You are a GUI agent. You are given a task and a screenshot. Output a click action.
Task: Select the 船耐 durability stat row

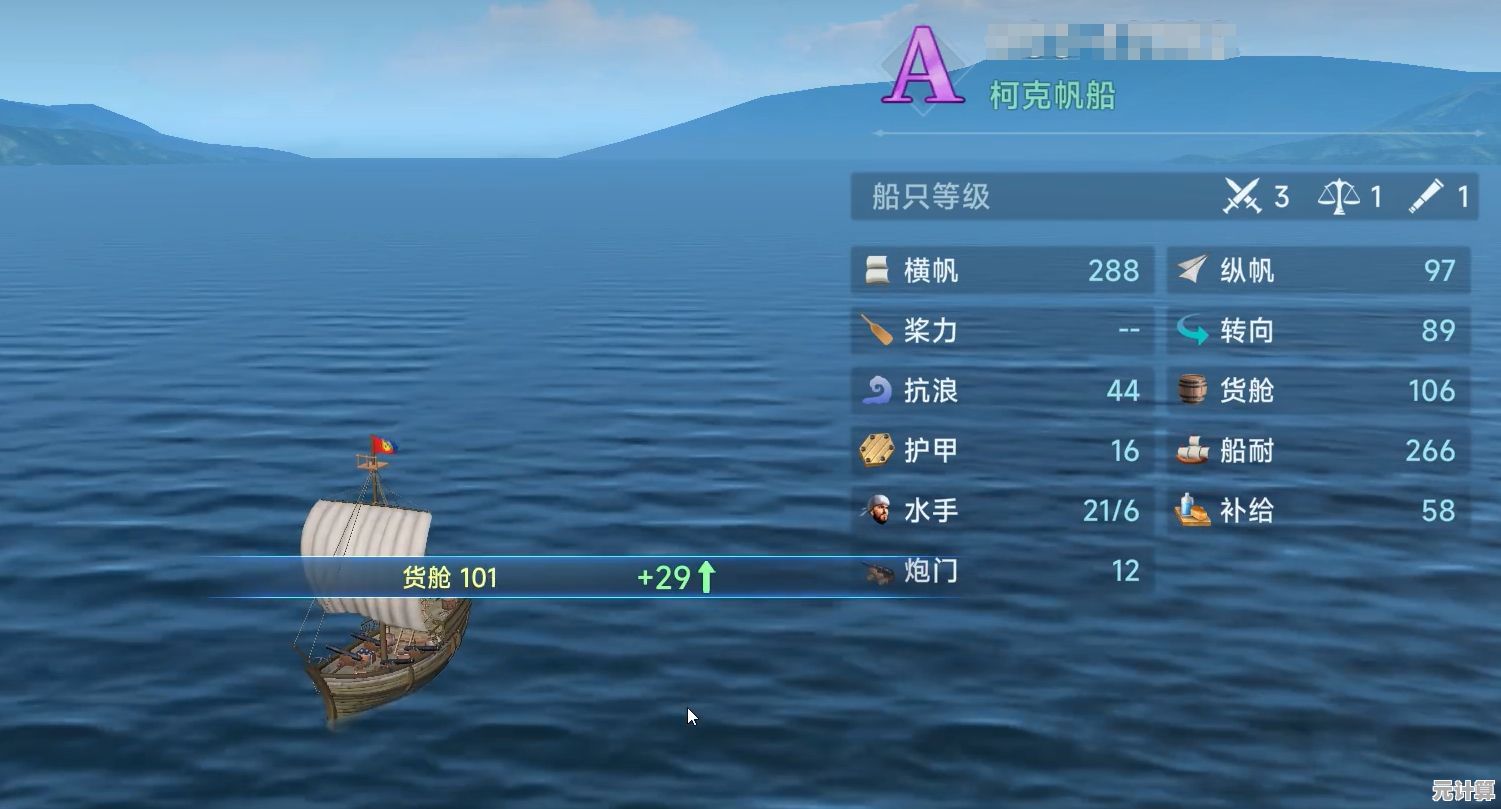click(1318, 451)
